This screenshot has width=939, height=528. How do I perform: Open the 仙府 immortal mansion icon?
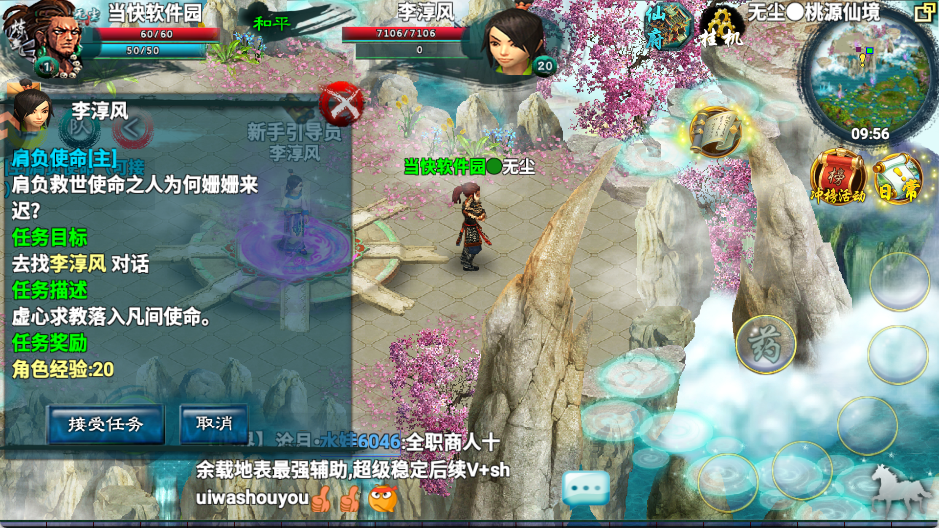667,24
